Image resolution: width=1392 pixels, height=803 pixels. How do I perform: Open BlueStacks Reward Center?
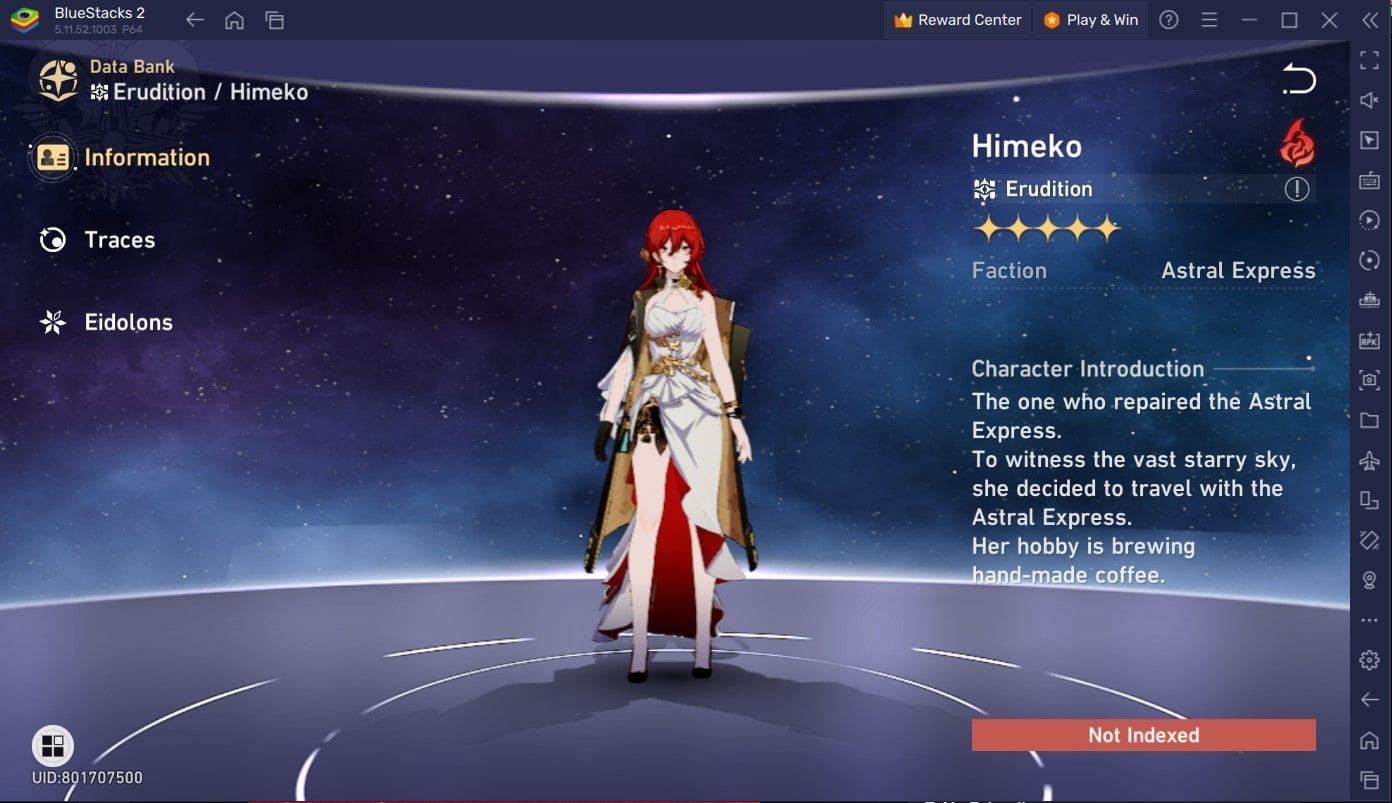[958, 20]
